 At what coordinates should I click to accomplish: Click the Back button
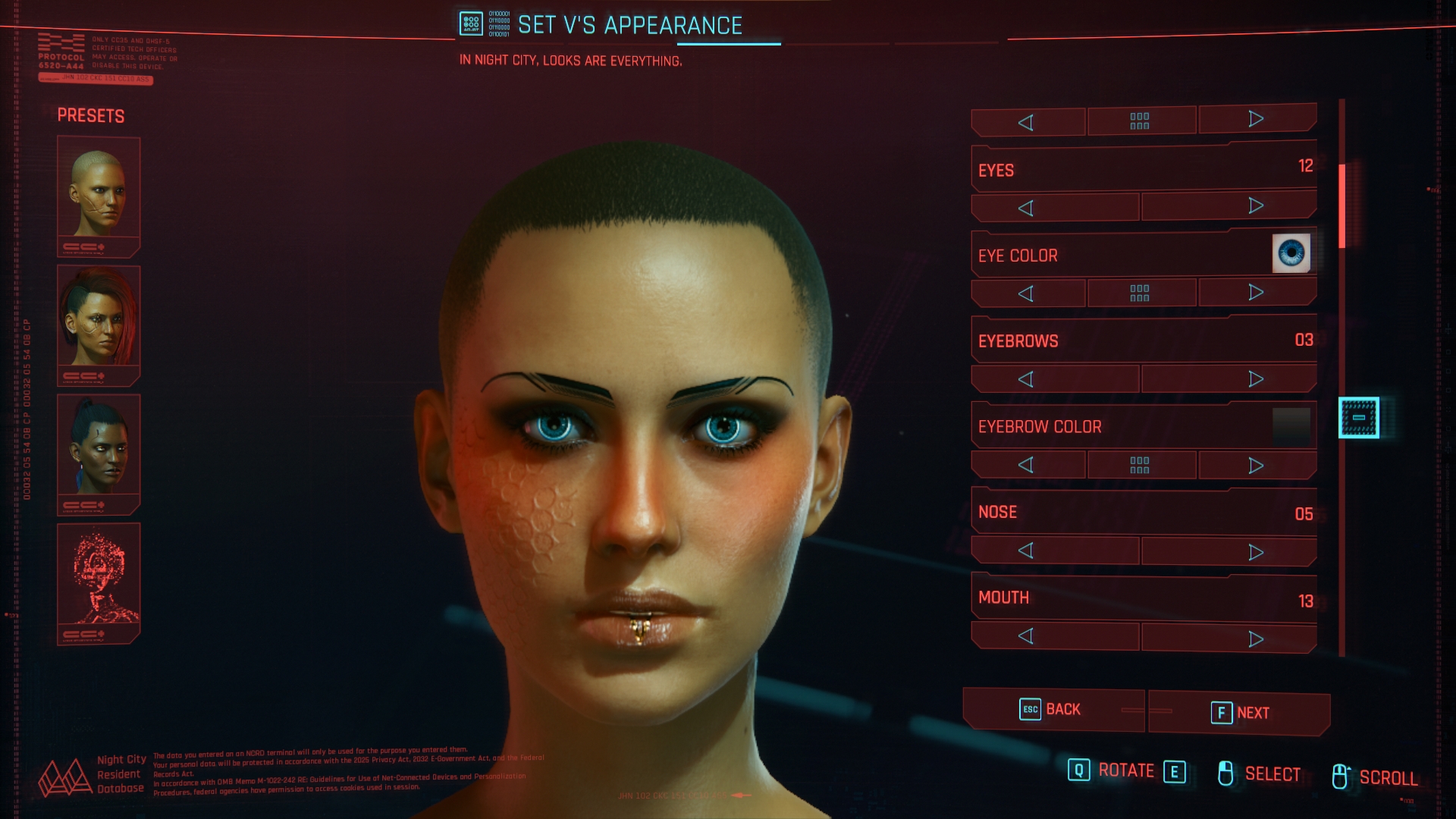pos(1051,710)
